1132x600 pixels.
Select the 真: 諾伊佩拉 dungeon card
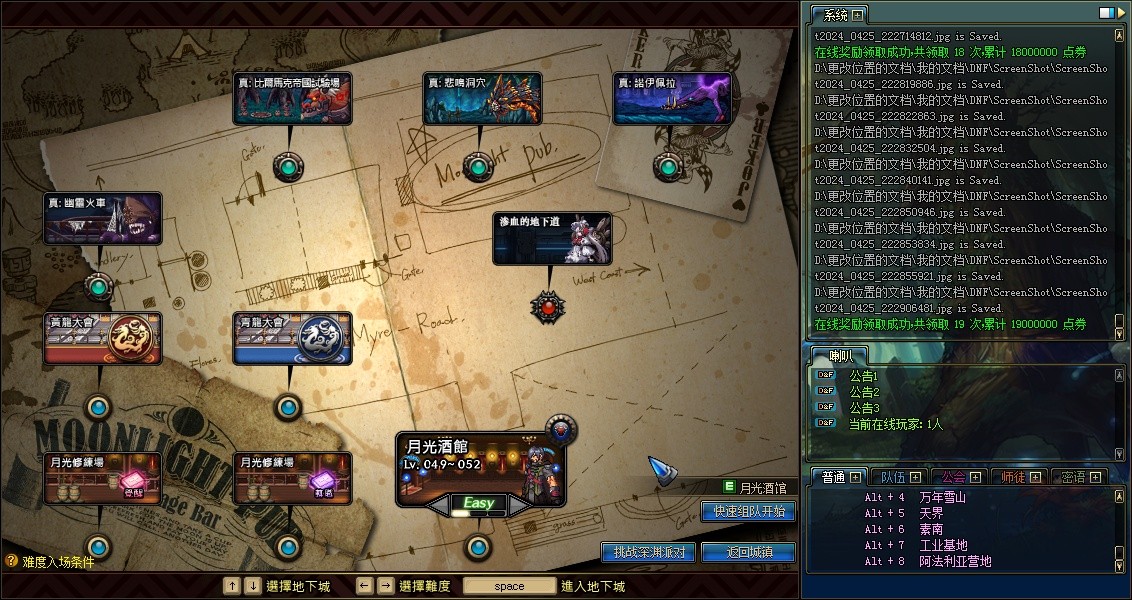coord(672,98)
